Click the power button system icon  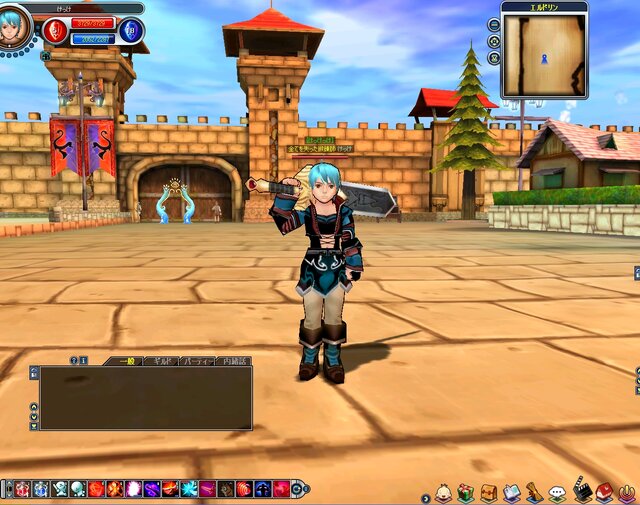click(x=627, y=493)
